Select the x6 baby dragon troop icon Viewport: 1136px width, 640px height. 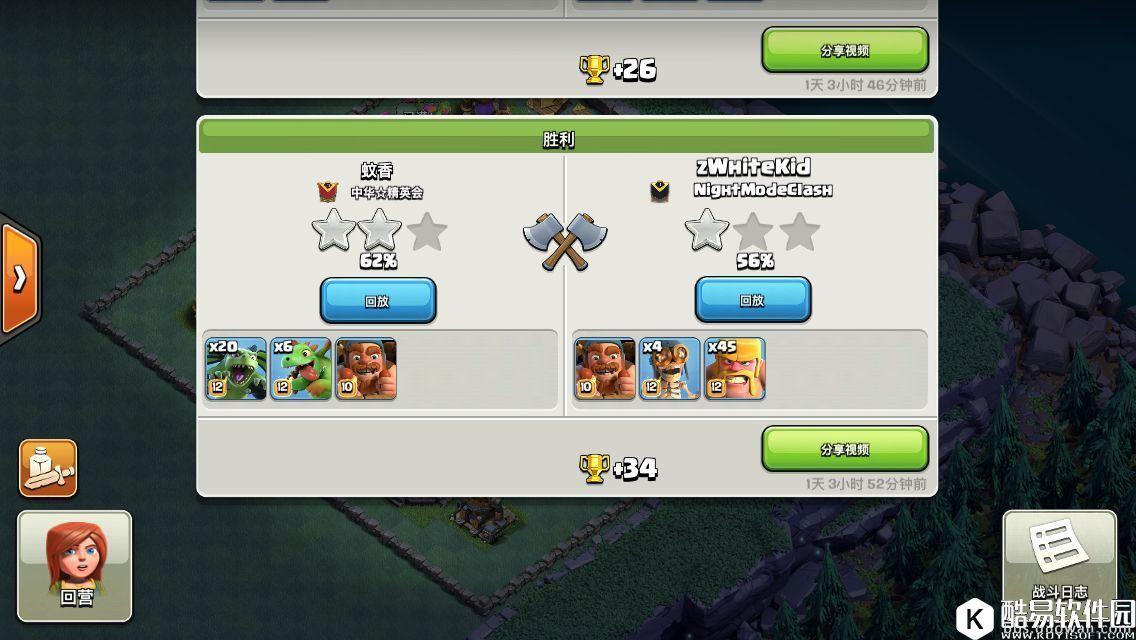[300, 369]
